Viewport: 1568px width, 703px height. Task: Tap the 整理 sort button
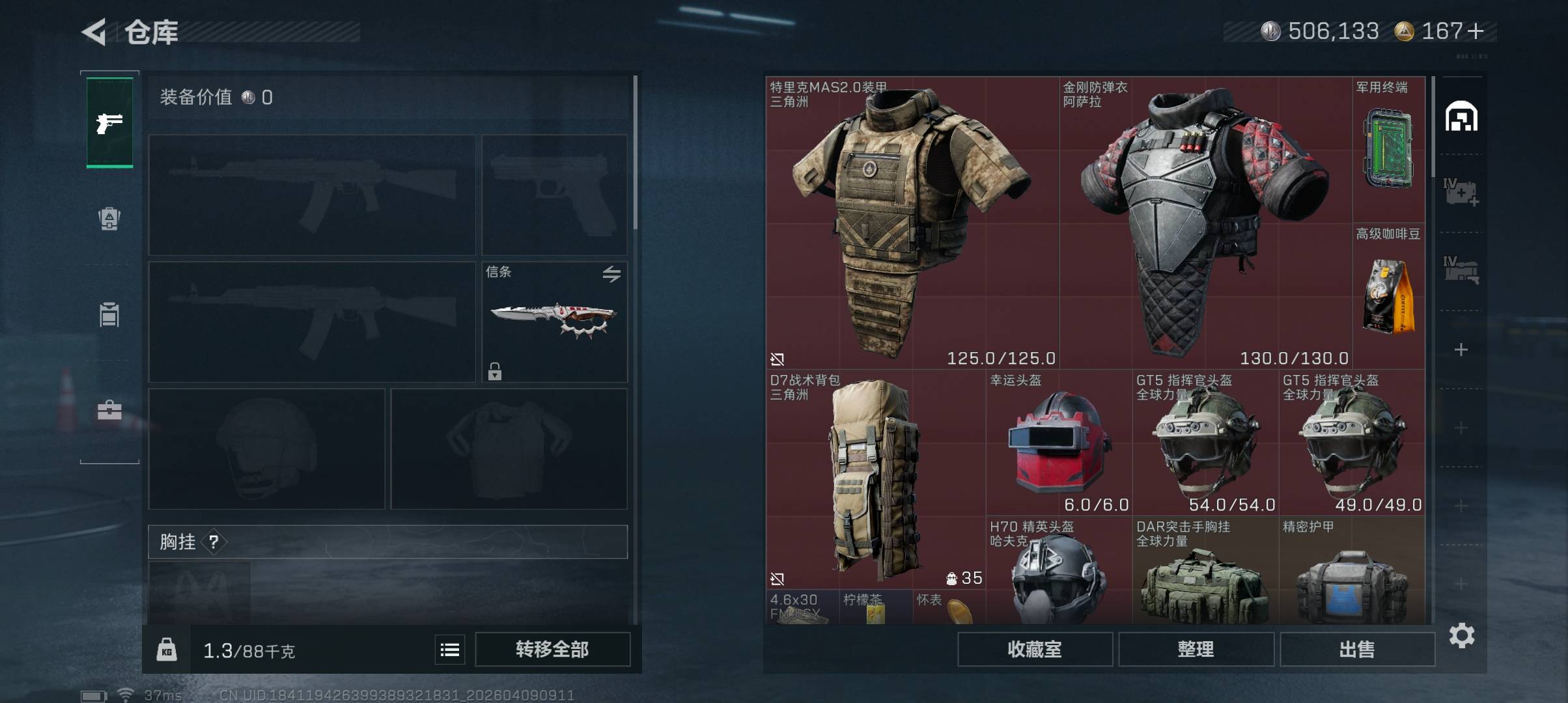pyautogui.click(x=1196, y=649)
